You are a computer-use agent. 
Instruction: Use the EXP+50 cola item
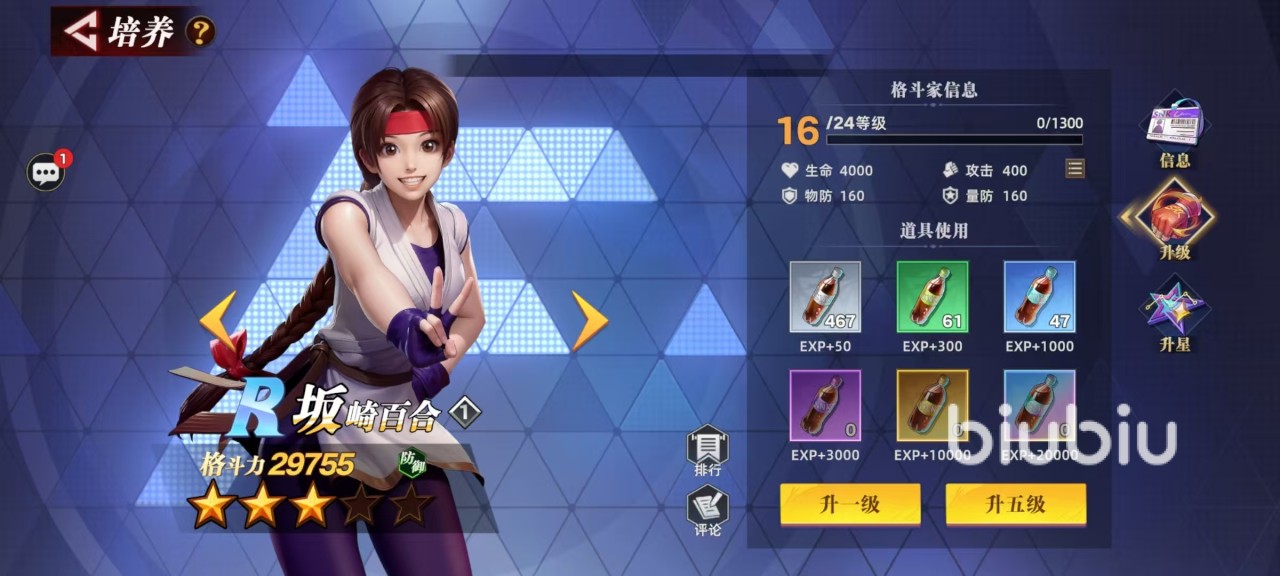pyautogui.click(x=825, y=297)
